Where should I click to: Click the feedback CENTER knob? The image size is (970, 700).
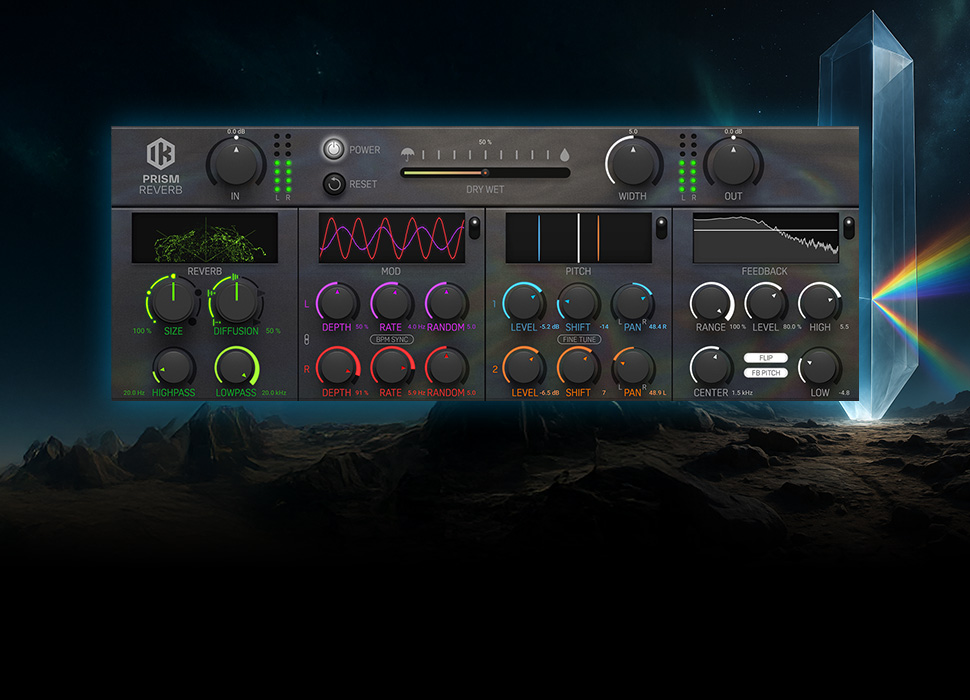(711, 367)
